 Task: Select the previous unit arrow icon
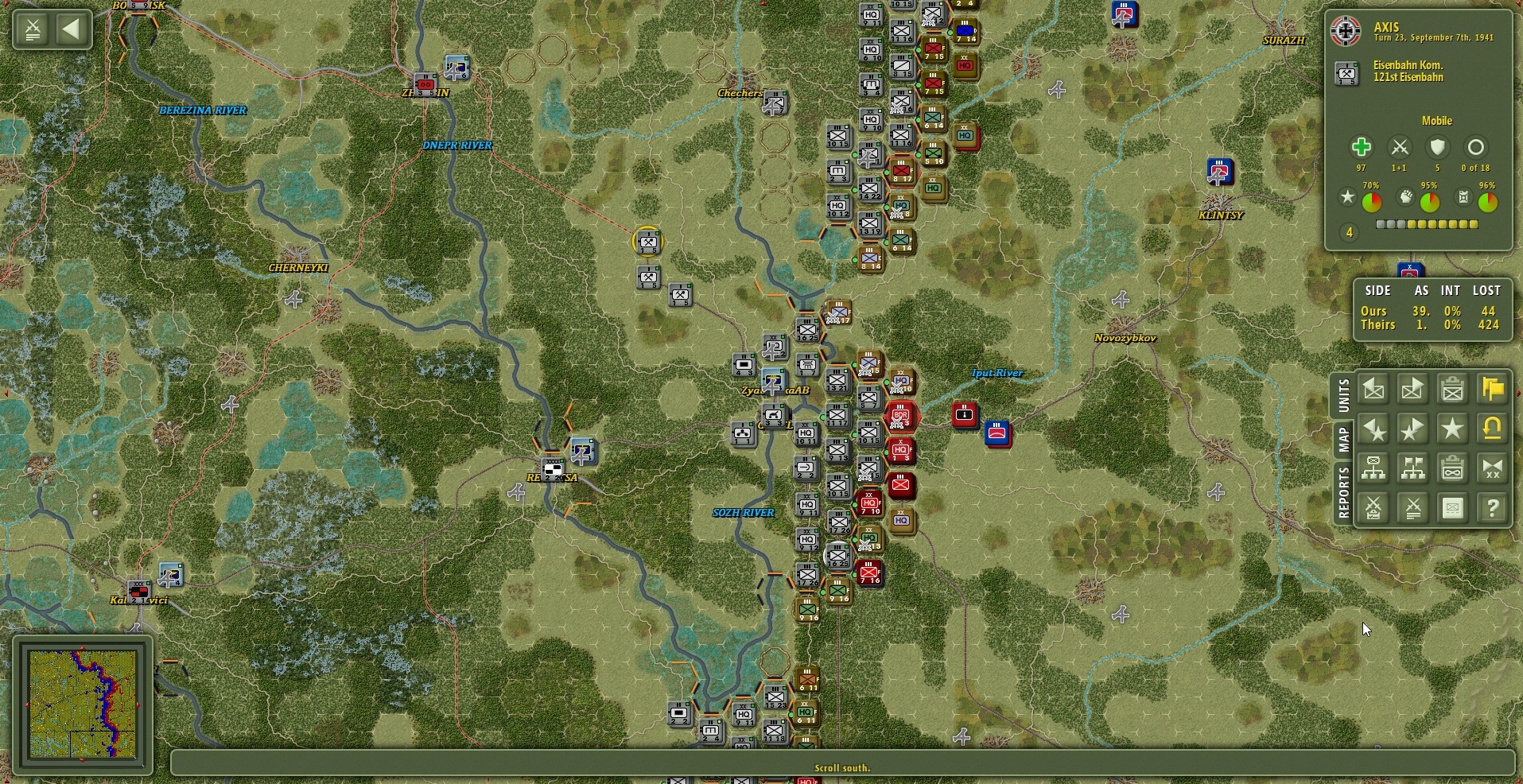coord(1373,389)
